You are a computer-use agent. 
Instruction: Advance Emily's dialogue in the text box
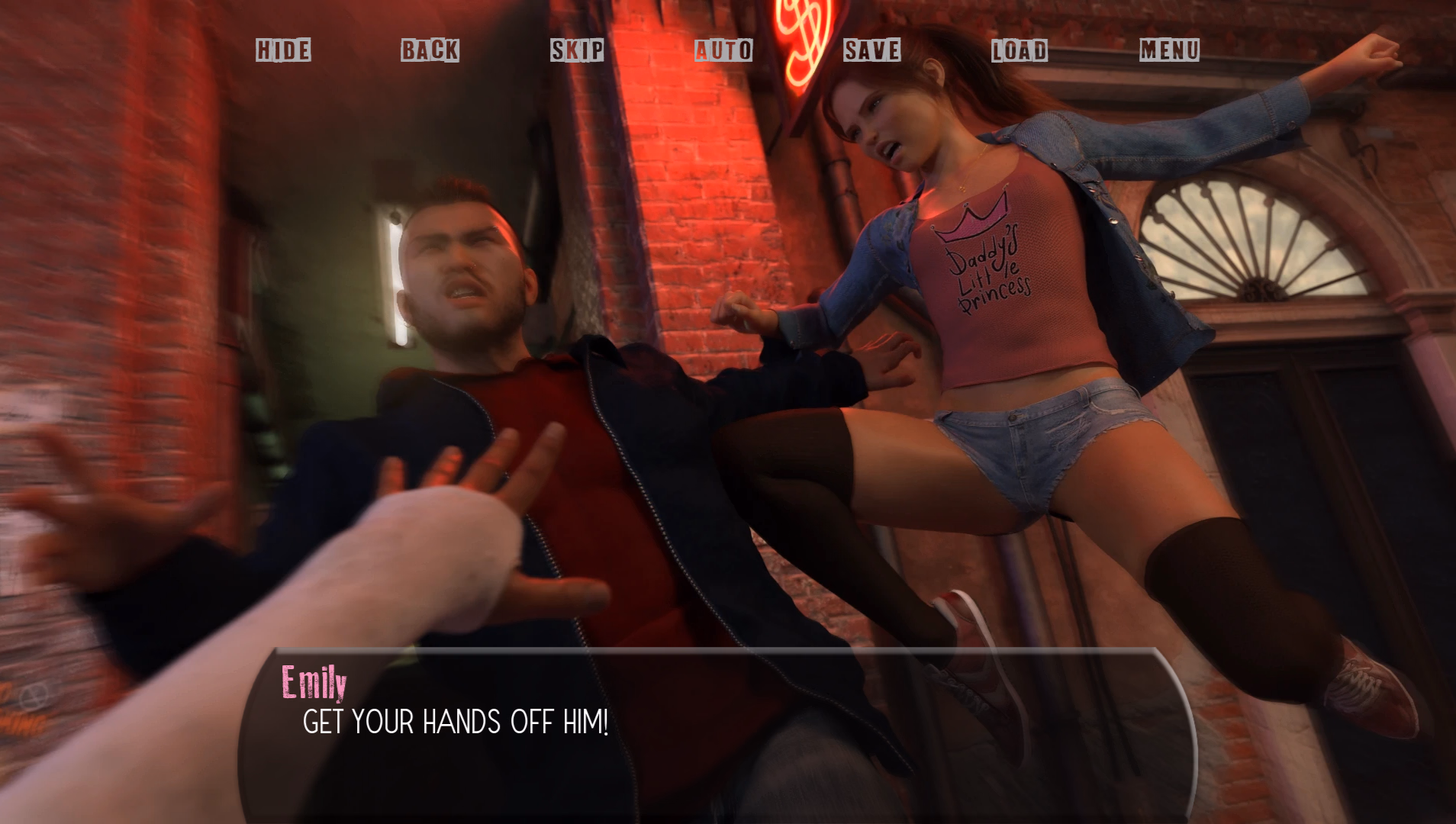click(x=716, y=734)
